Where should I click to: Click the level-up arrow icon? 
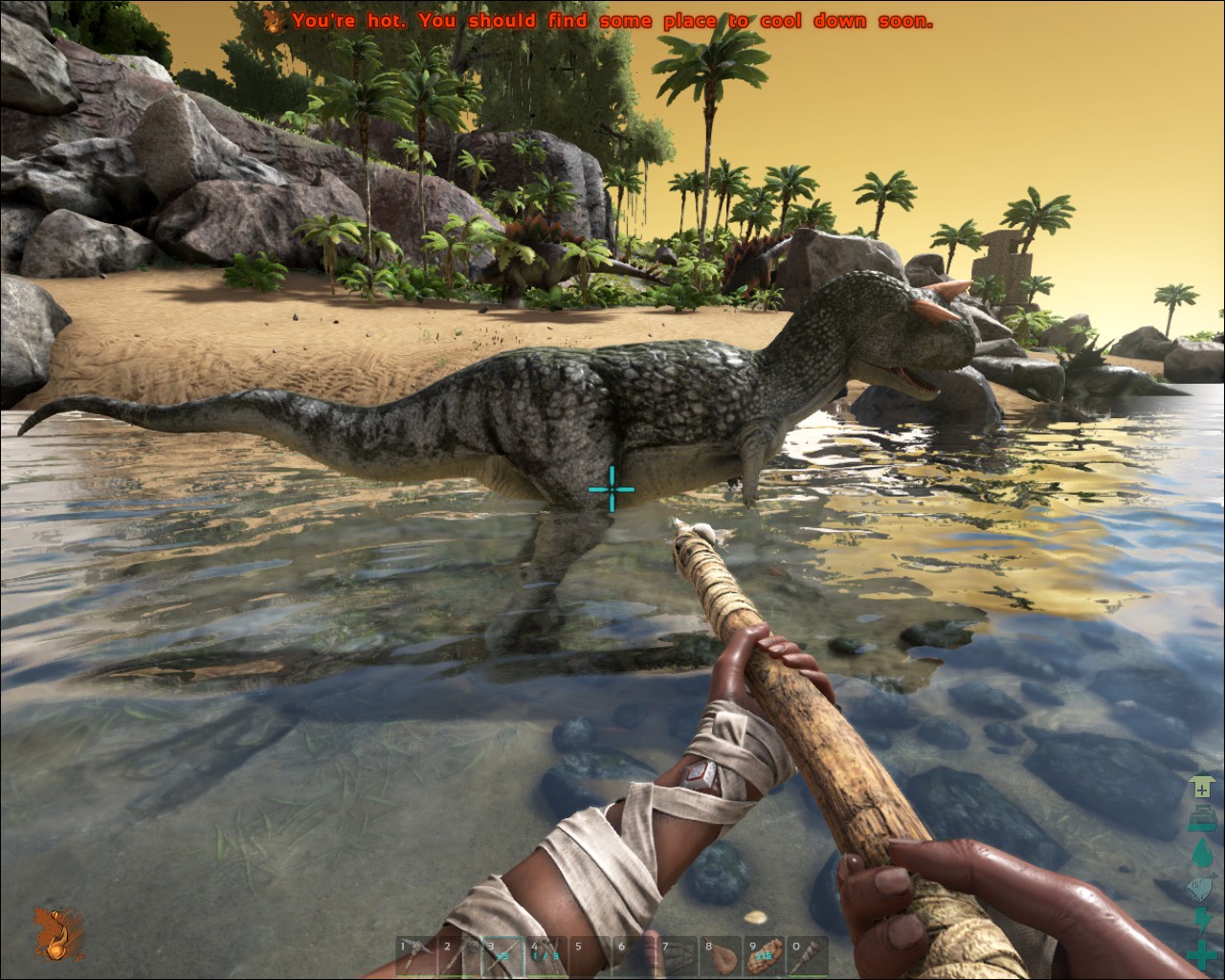(1203, 787)
